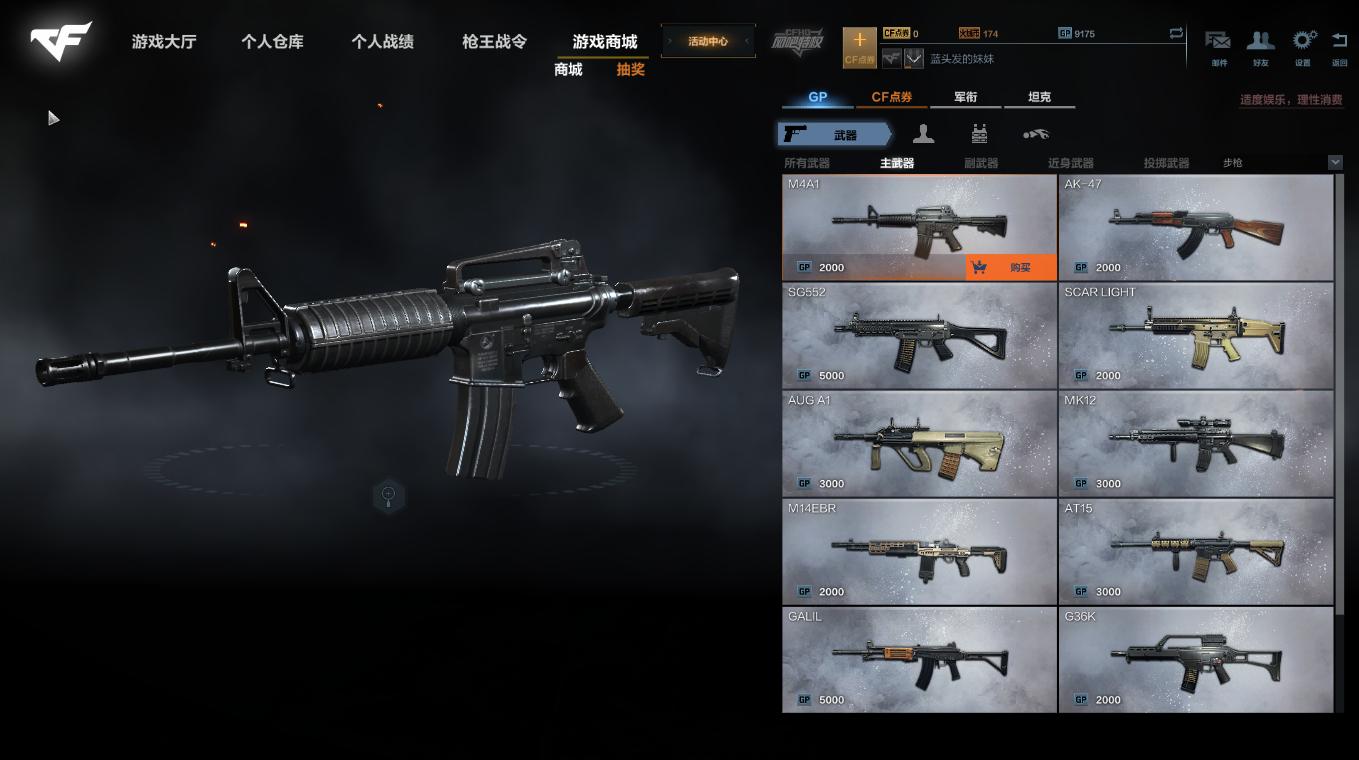Switch to the 军衔 rank tab
This screenshot has width=1359, height=760.
965,97
